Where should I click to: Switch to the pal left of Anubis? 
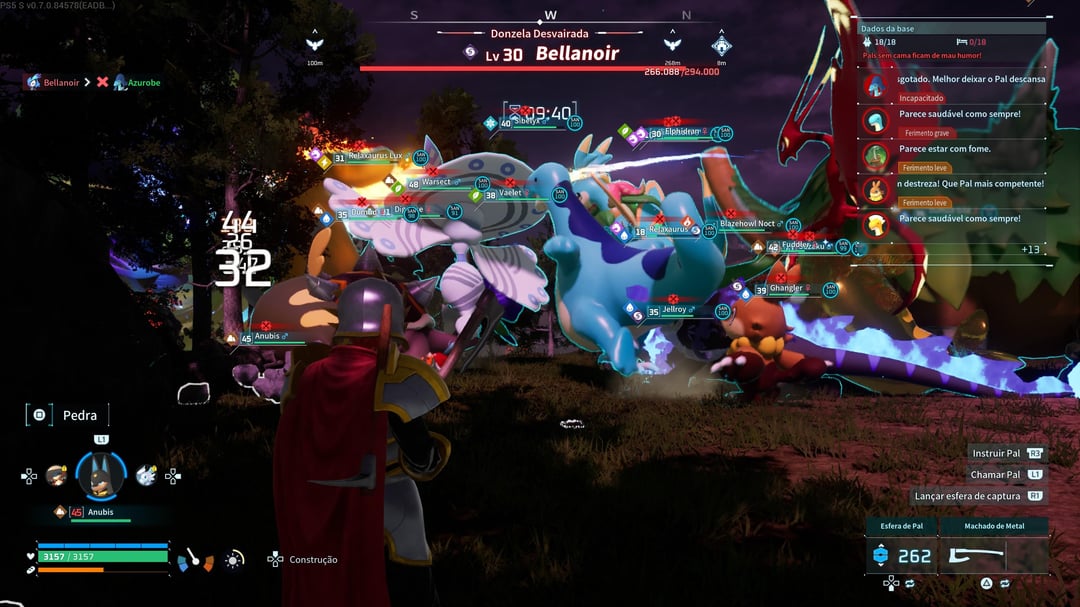56,476
